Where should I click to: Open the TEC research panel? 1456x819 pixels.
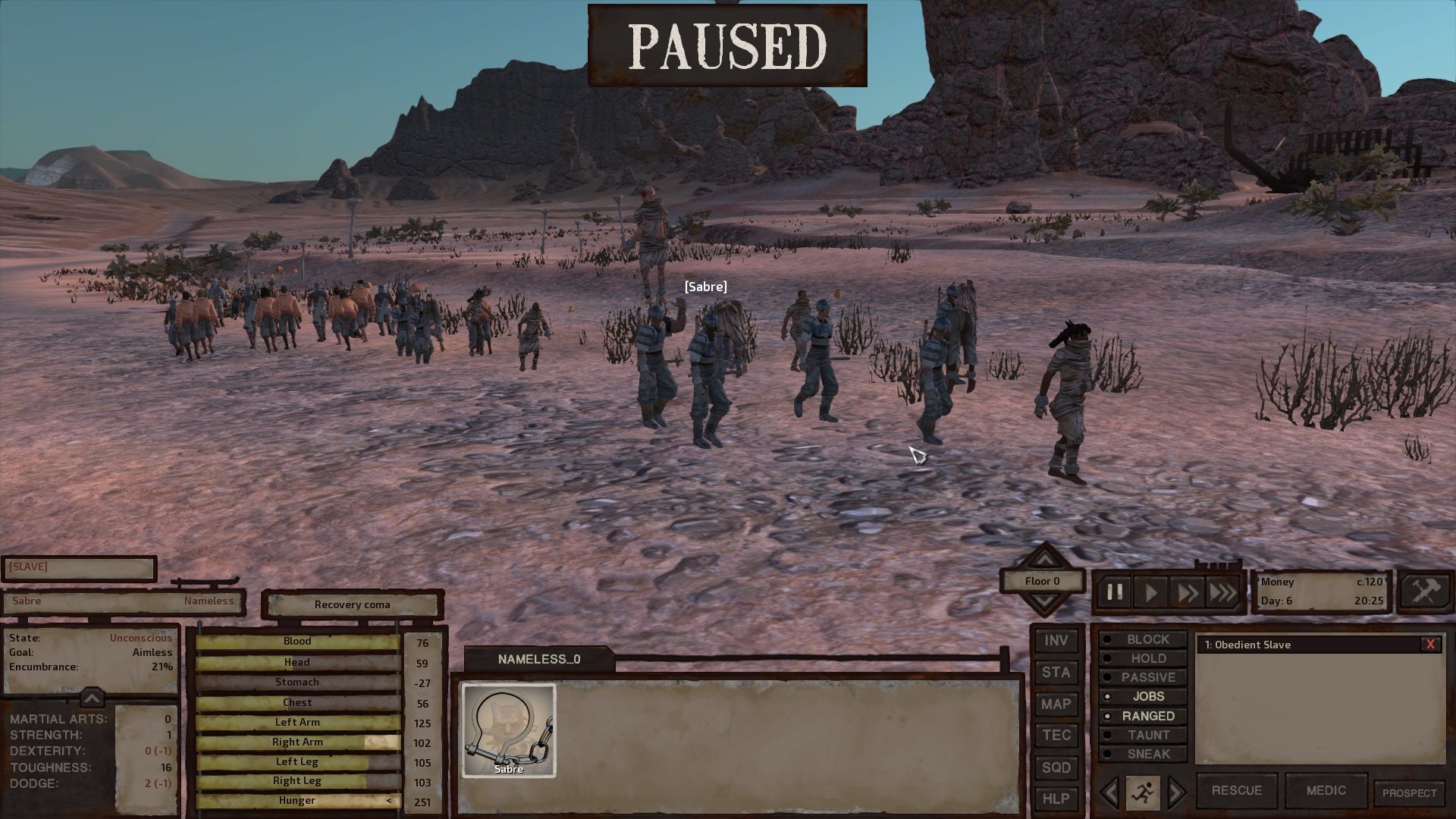(1056, 736)
